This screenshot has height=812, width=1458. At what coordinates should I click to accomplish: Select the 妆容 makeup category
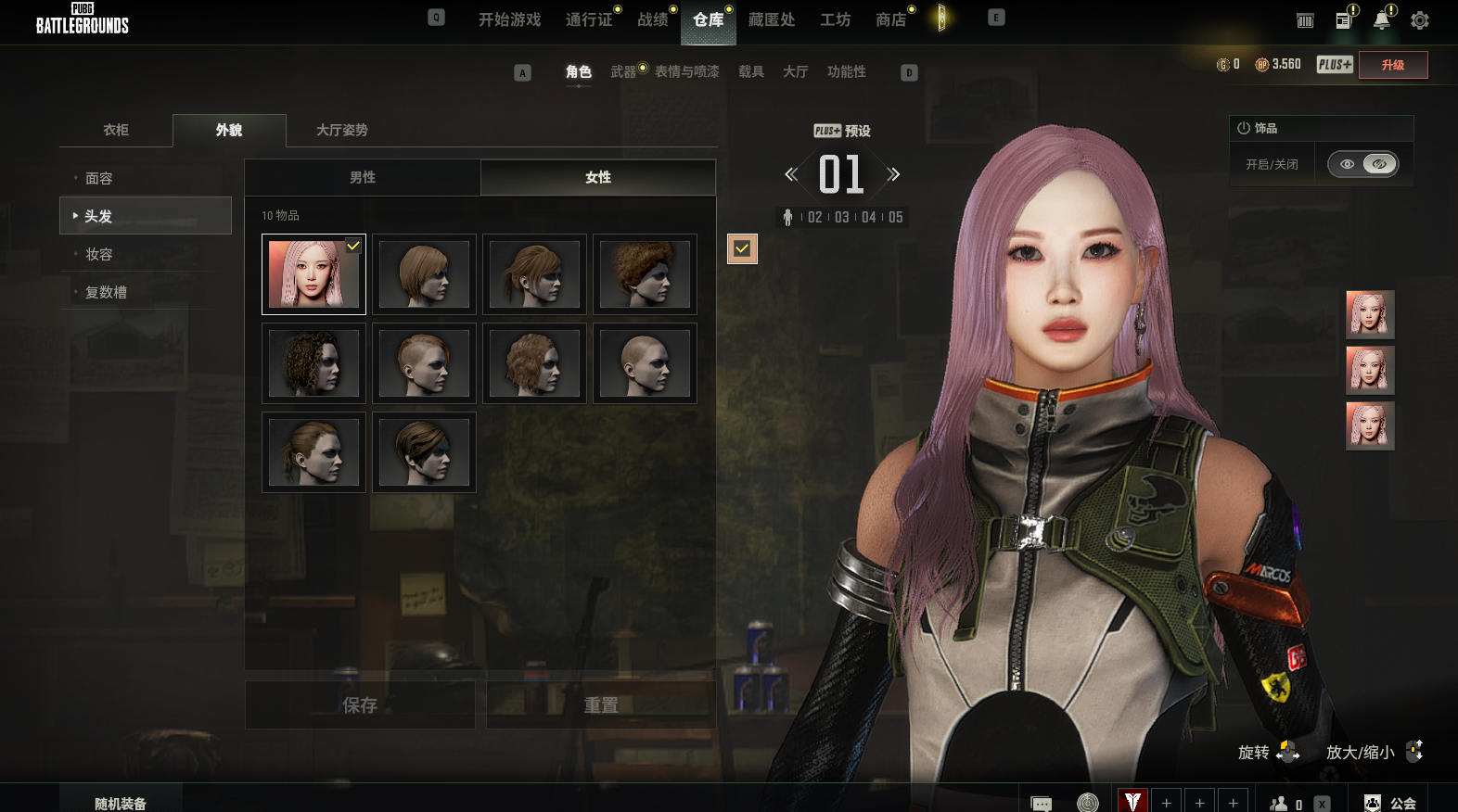pyautogui.click(x=99, y=254)
